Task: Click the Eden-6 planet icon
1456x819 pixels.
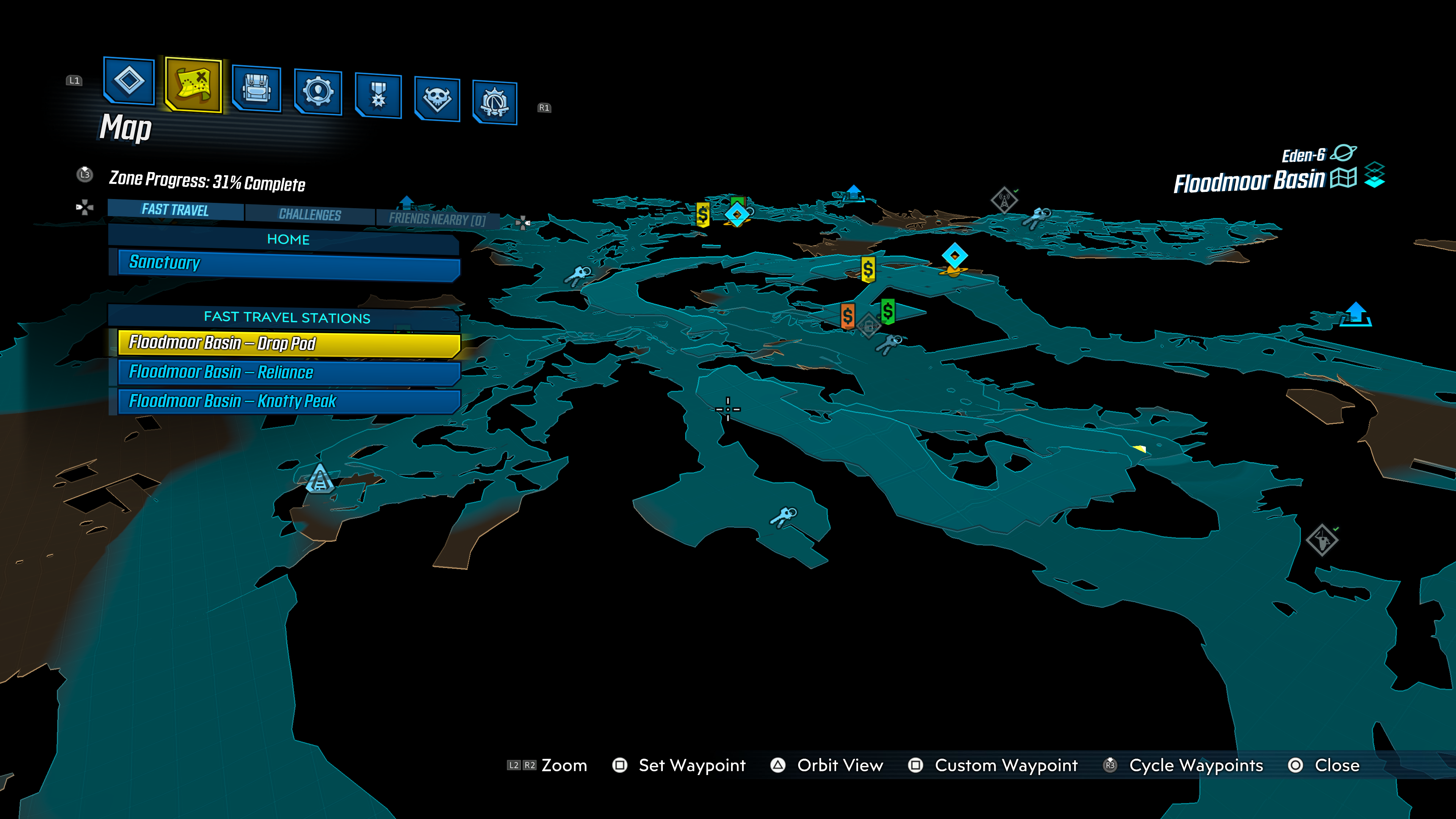Action: (x=1343, y=153)
